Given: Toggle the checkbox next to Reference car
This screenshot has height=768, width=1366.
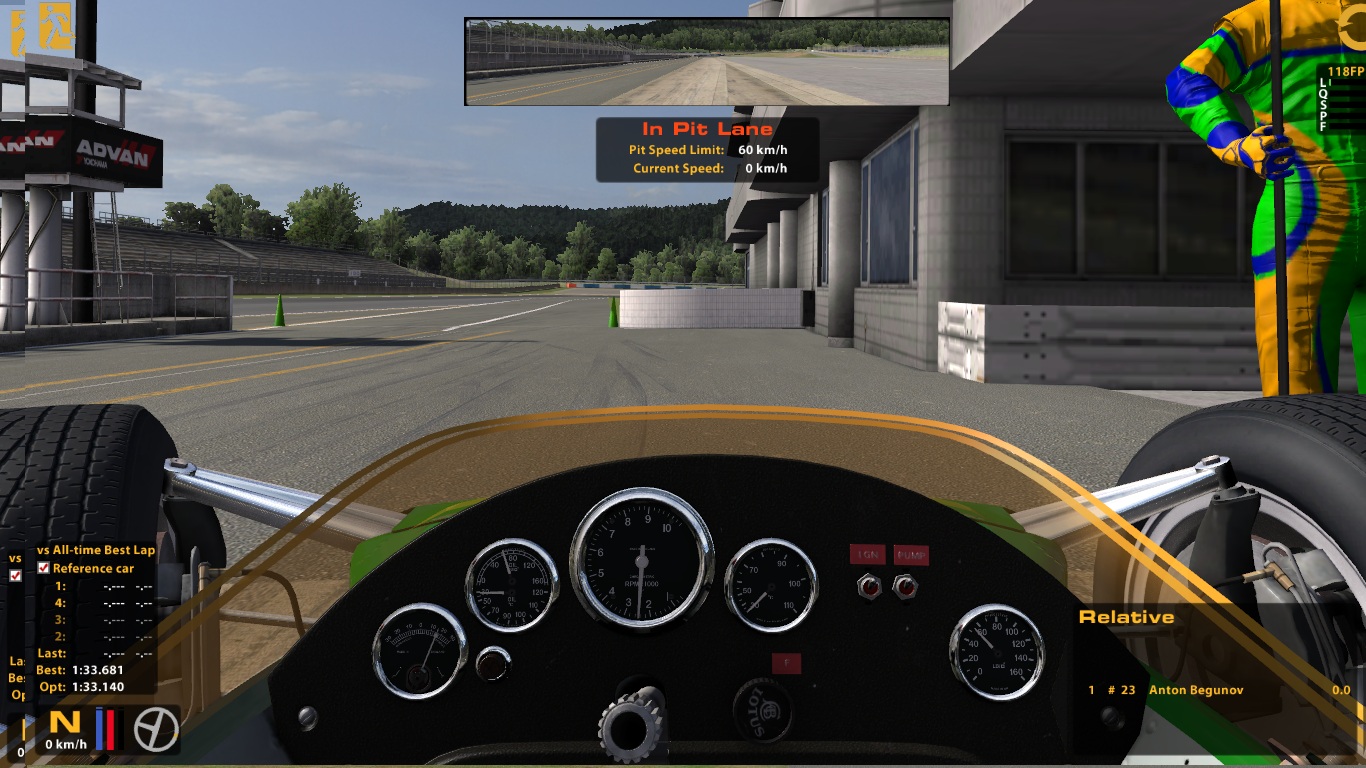Looking at the screenshot, I should click(x=43, y=568).
